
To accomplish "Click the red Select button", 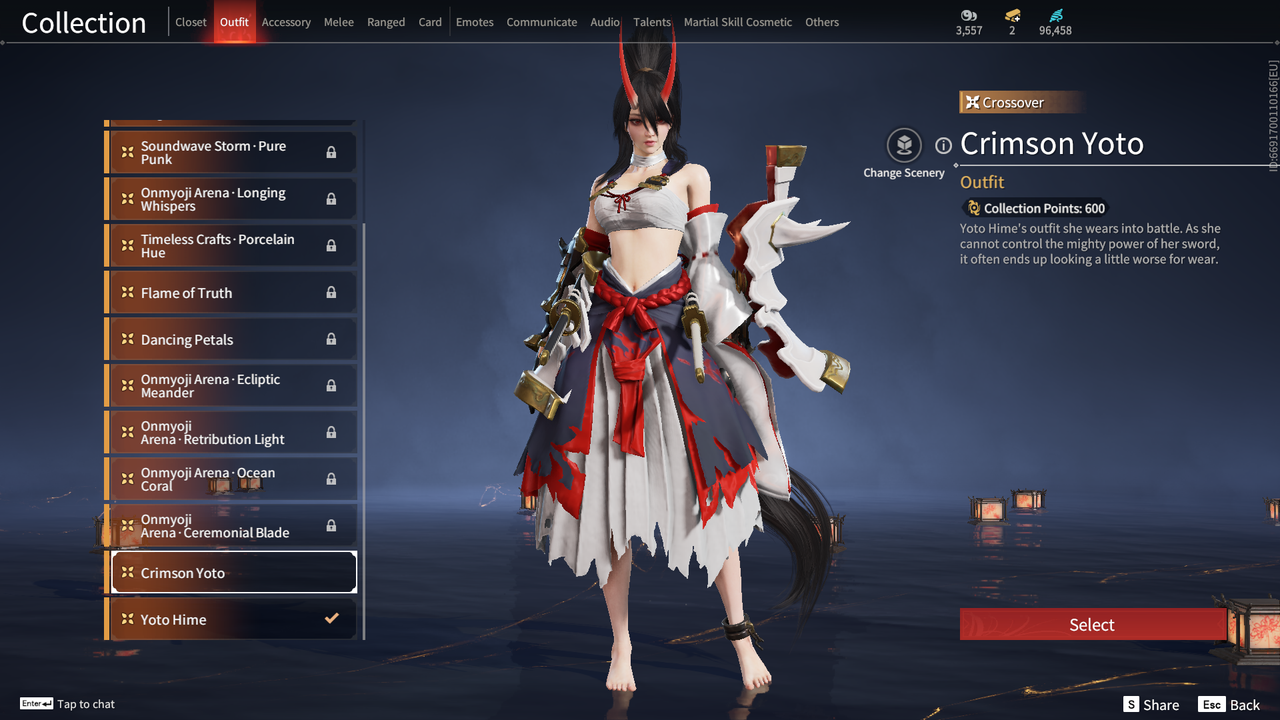I will point(1092,625).
